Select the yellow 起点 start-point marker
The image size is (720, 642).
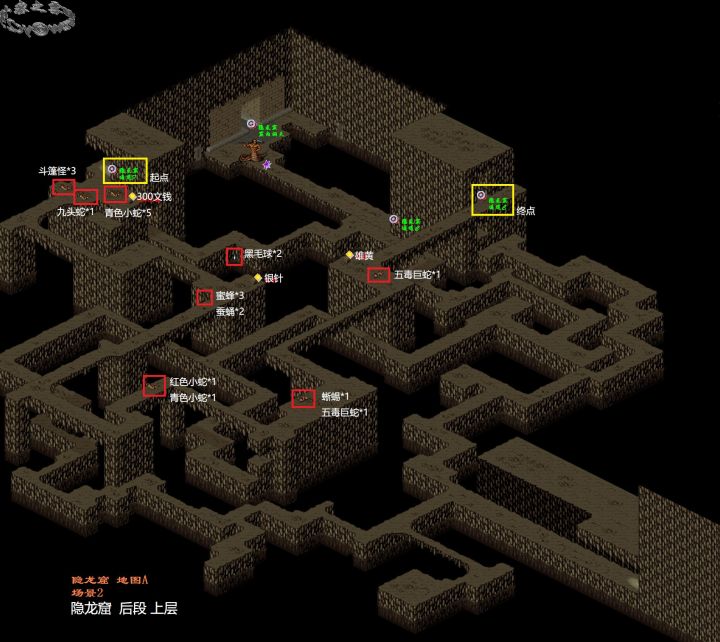[125, 171]
